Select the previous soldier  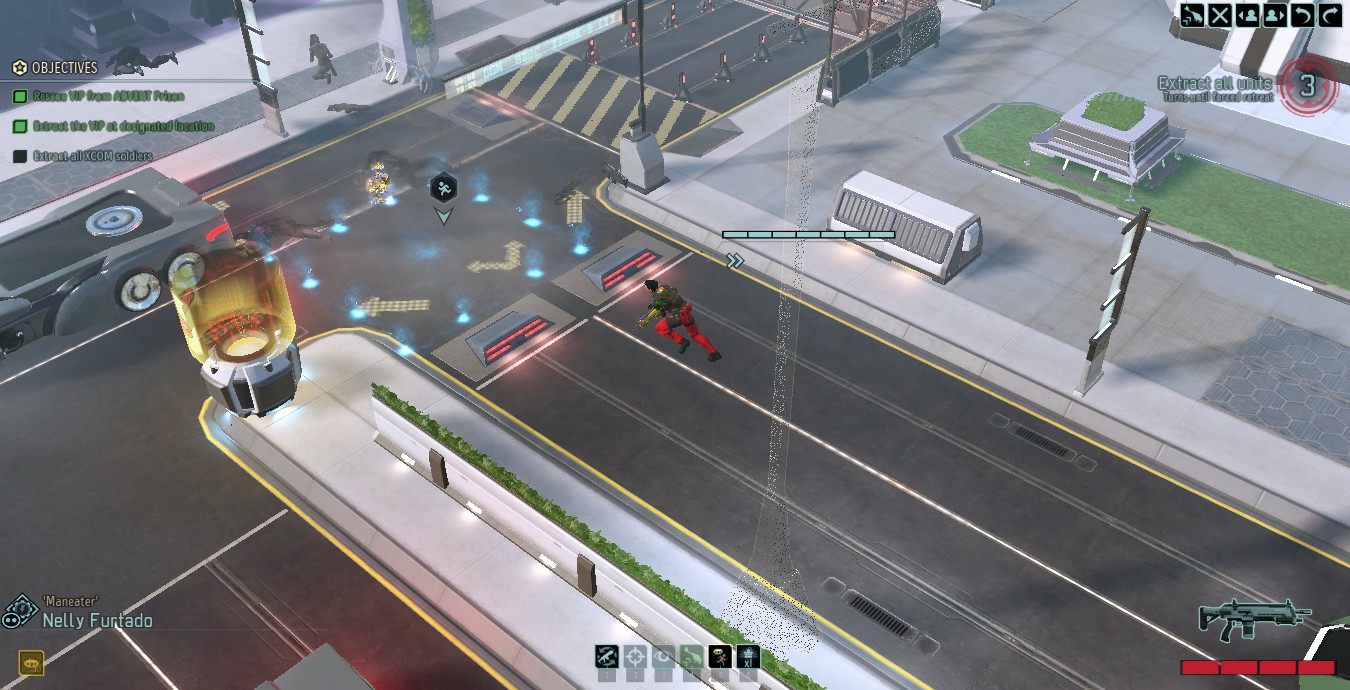1248,14
